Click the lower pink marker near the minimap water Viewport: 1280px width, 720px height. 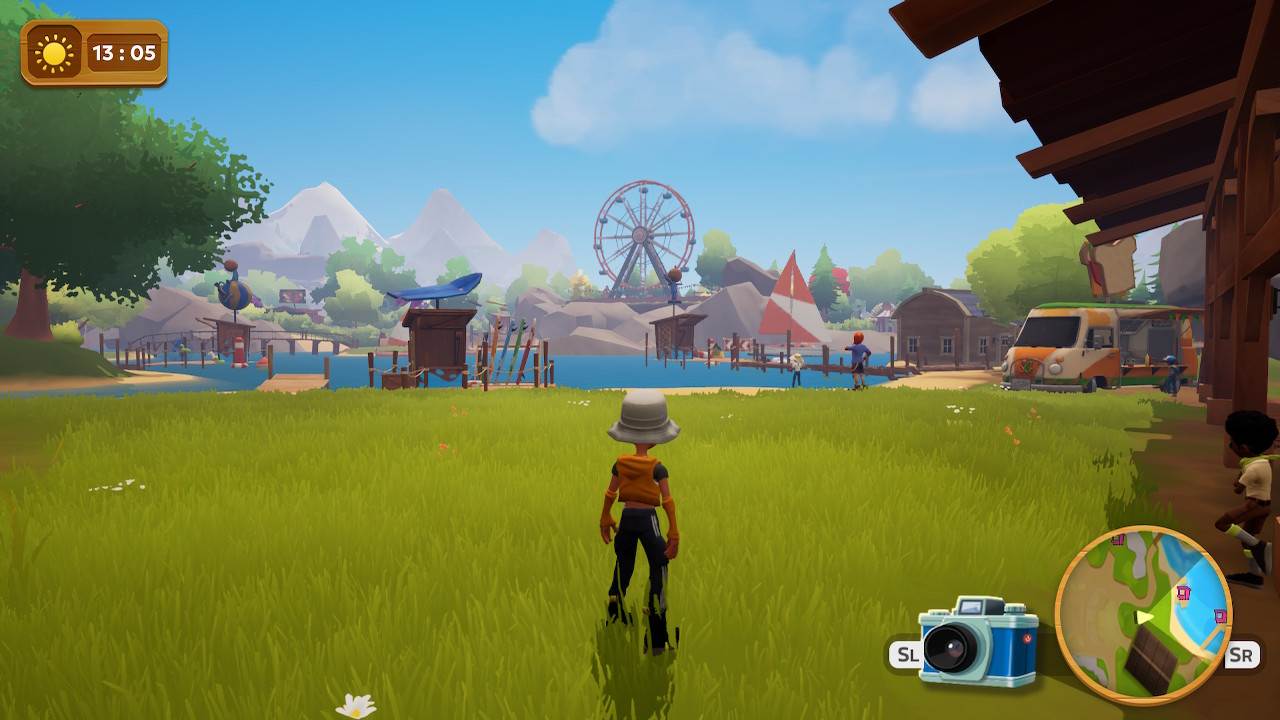pyautogui.click(x=1183, y=592)
